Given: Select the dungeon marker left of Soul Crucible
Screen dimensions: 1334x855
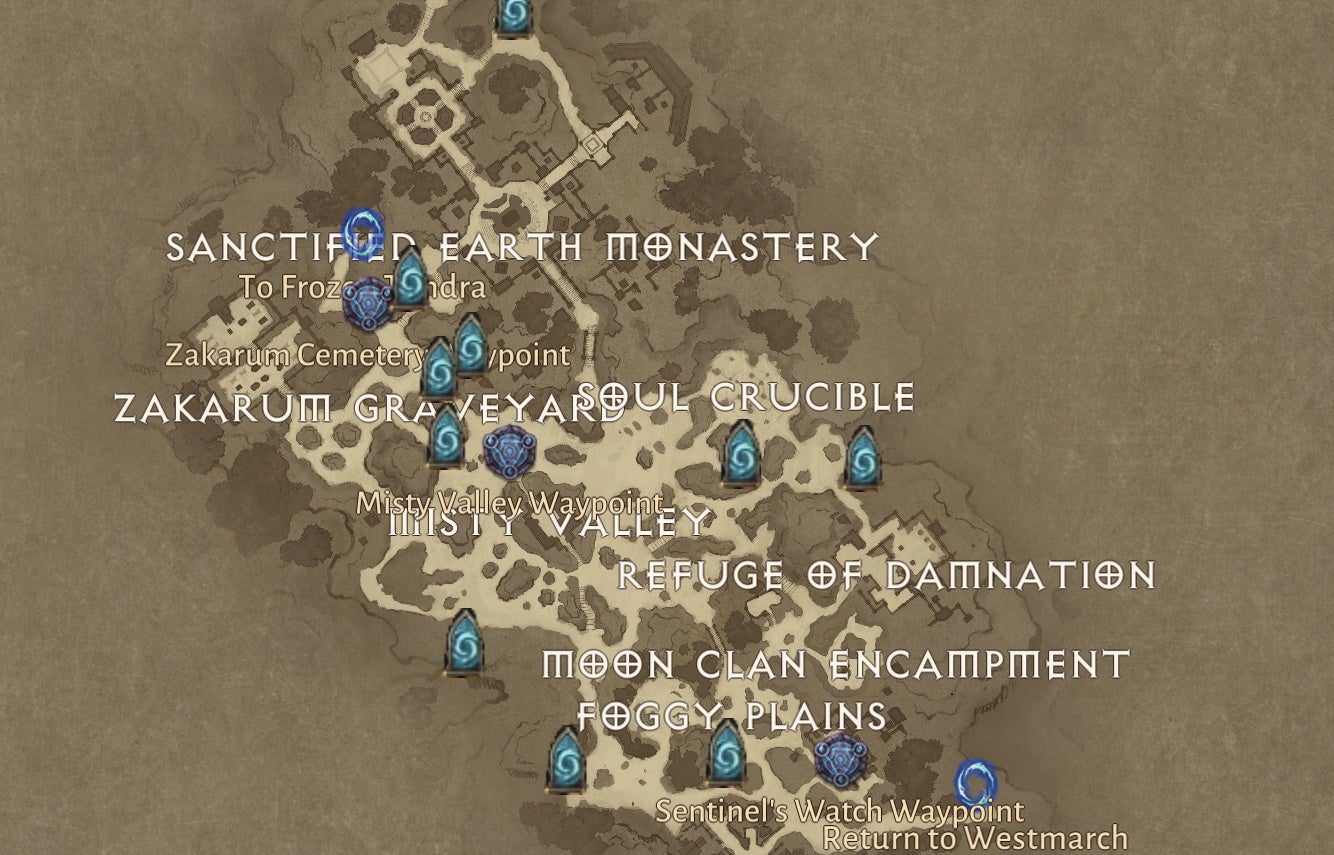Looking at the screenshot, I should coord(470,348).
